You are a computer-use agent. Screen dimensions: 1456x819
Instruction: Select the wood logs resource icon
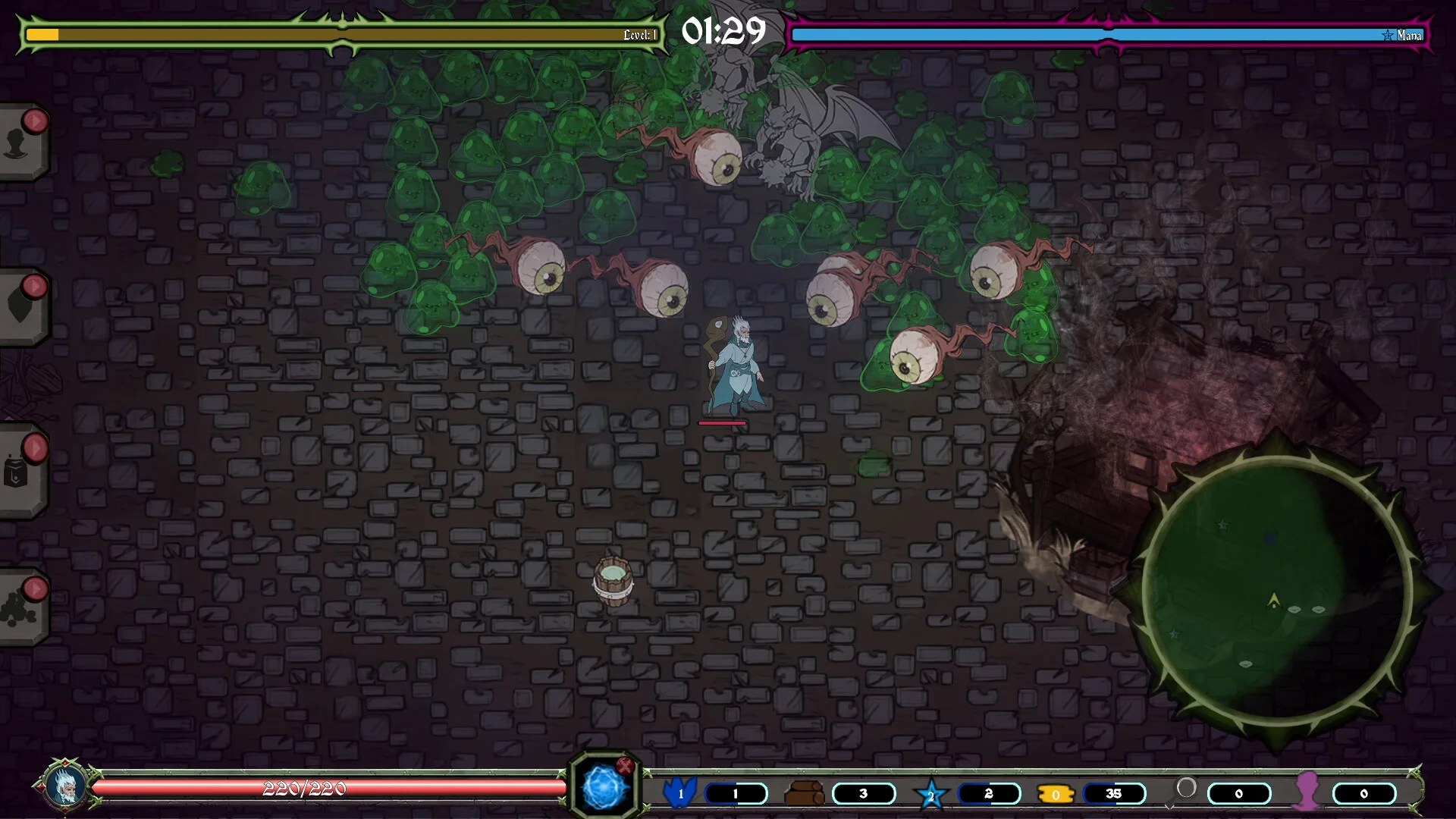804,793
